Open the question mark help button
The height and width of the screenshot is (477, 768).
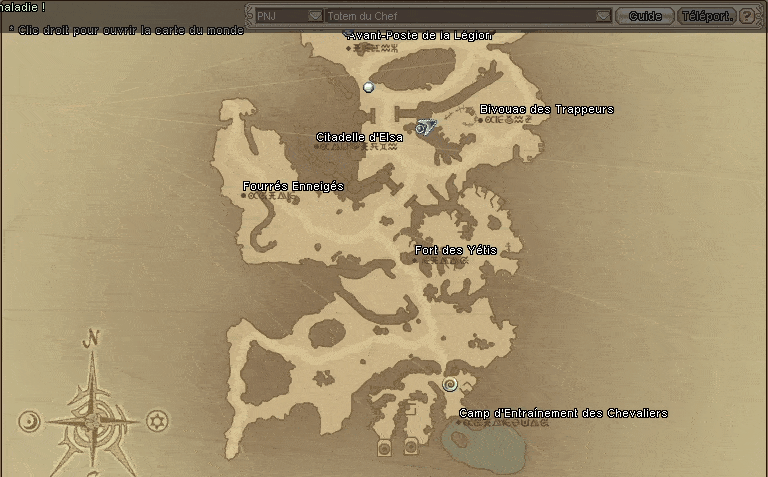[747, 16]
